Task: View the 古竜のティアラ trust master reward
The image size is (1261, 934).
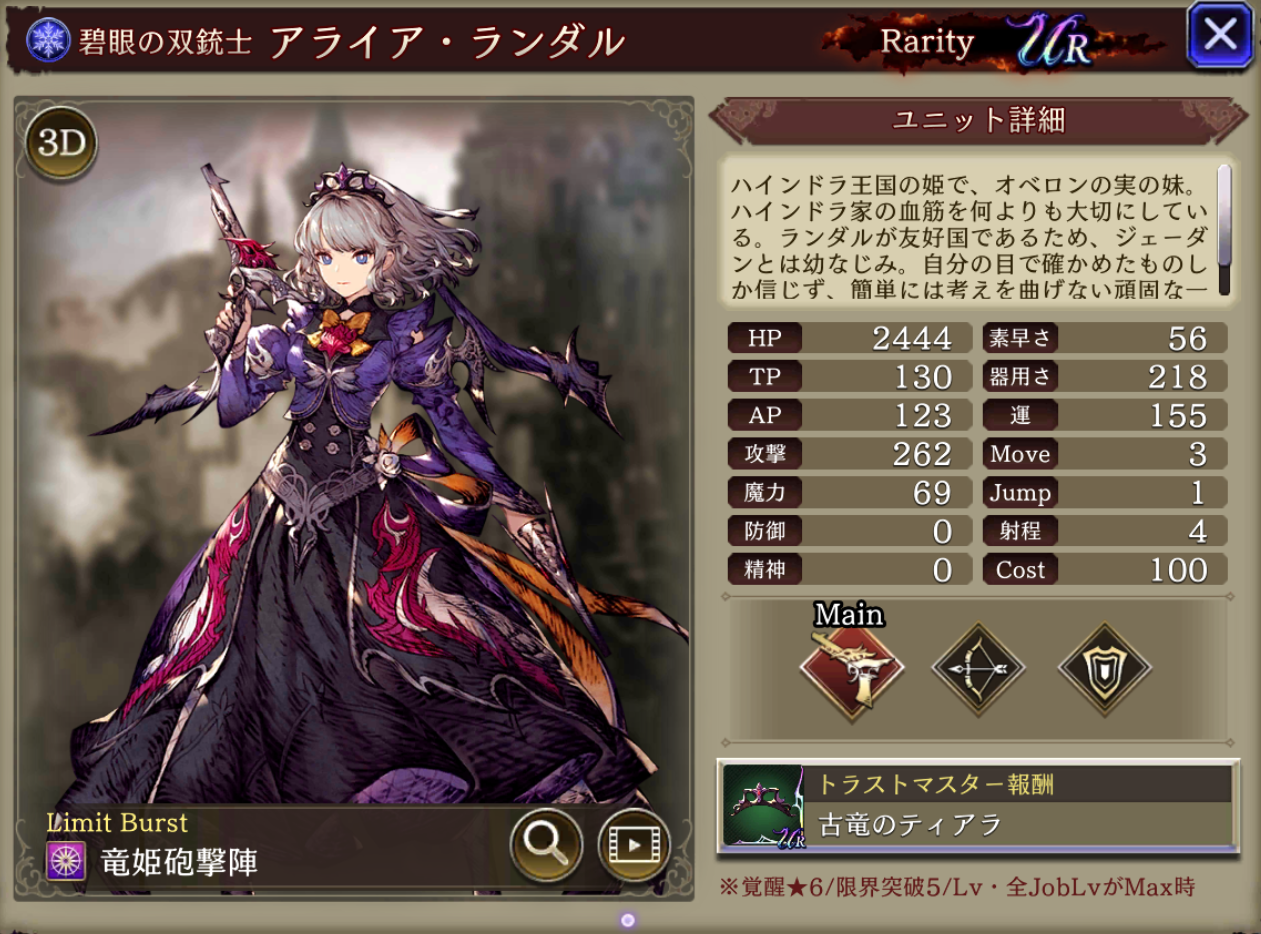Action: 978,807
